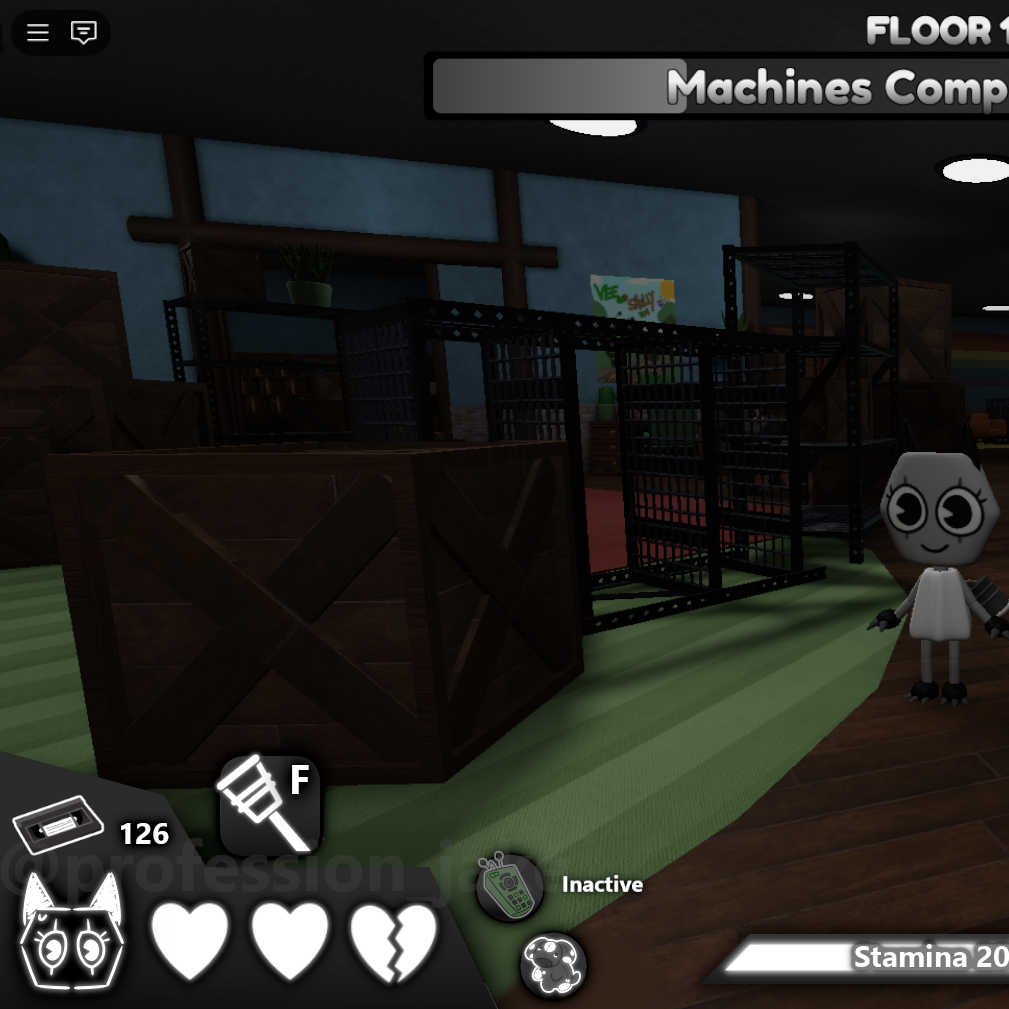Select the round creature trinket icon

coord(553,965)
